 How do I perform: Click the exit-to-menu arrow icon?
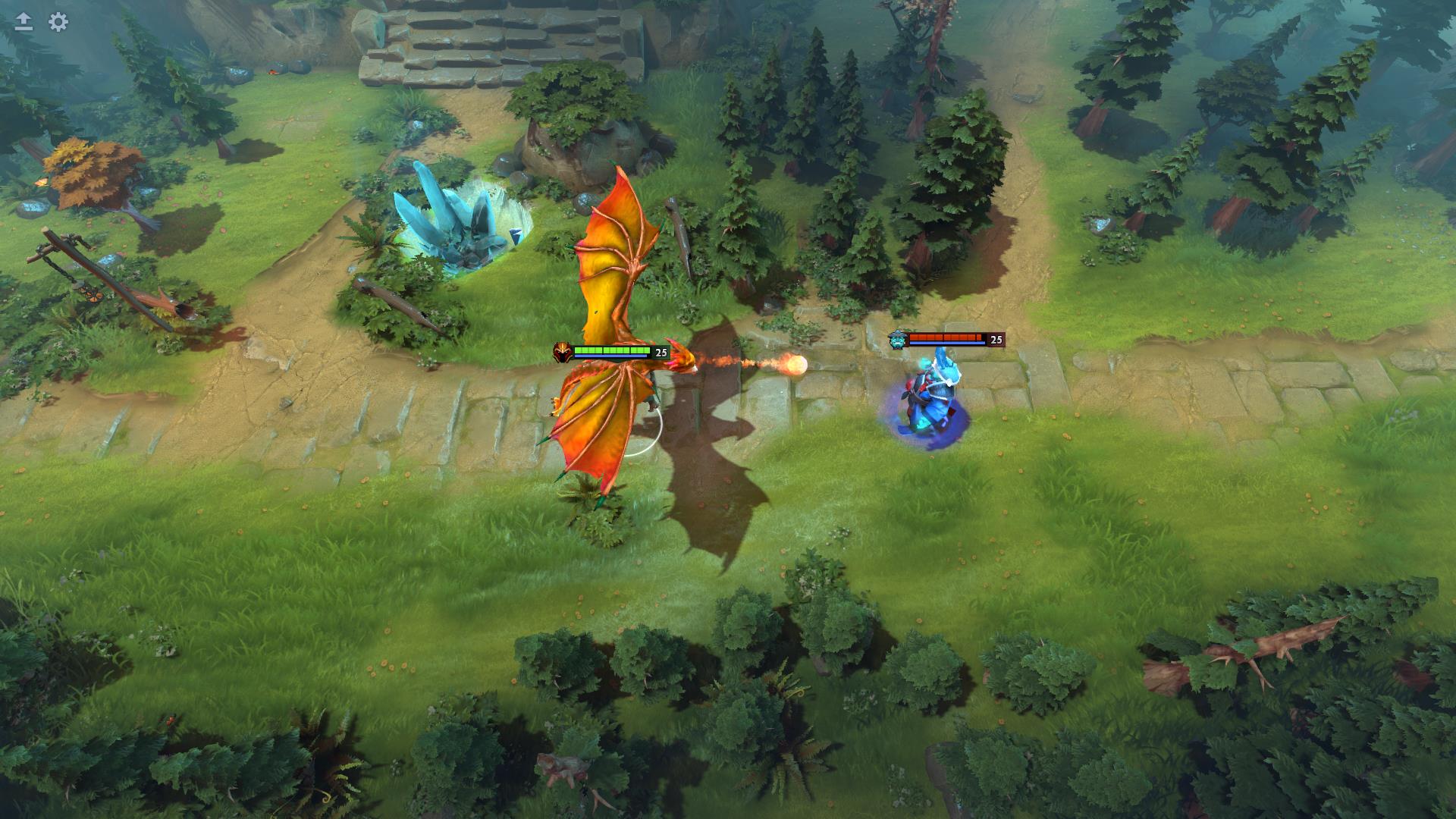[x=23, y=20]
